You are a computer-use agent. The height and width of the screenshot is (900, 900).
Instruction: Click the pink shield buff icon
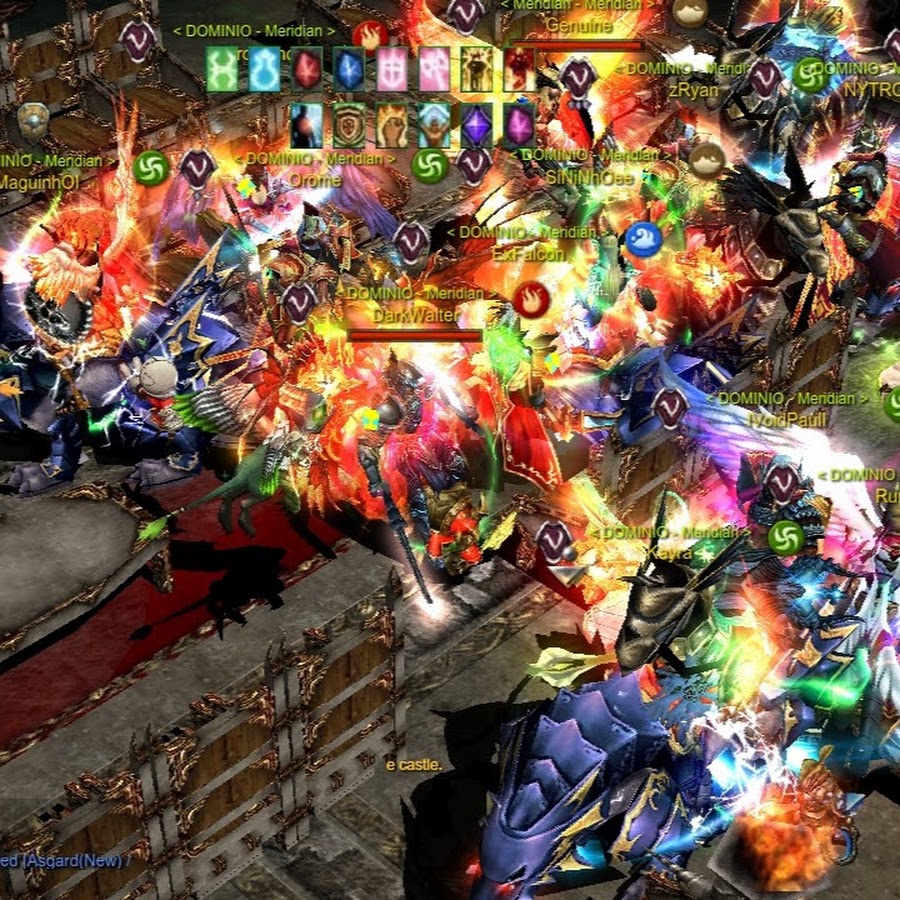coord(392,69)
